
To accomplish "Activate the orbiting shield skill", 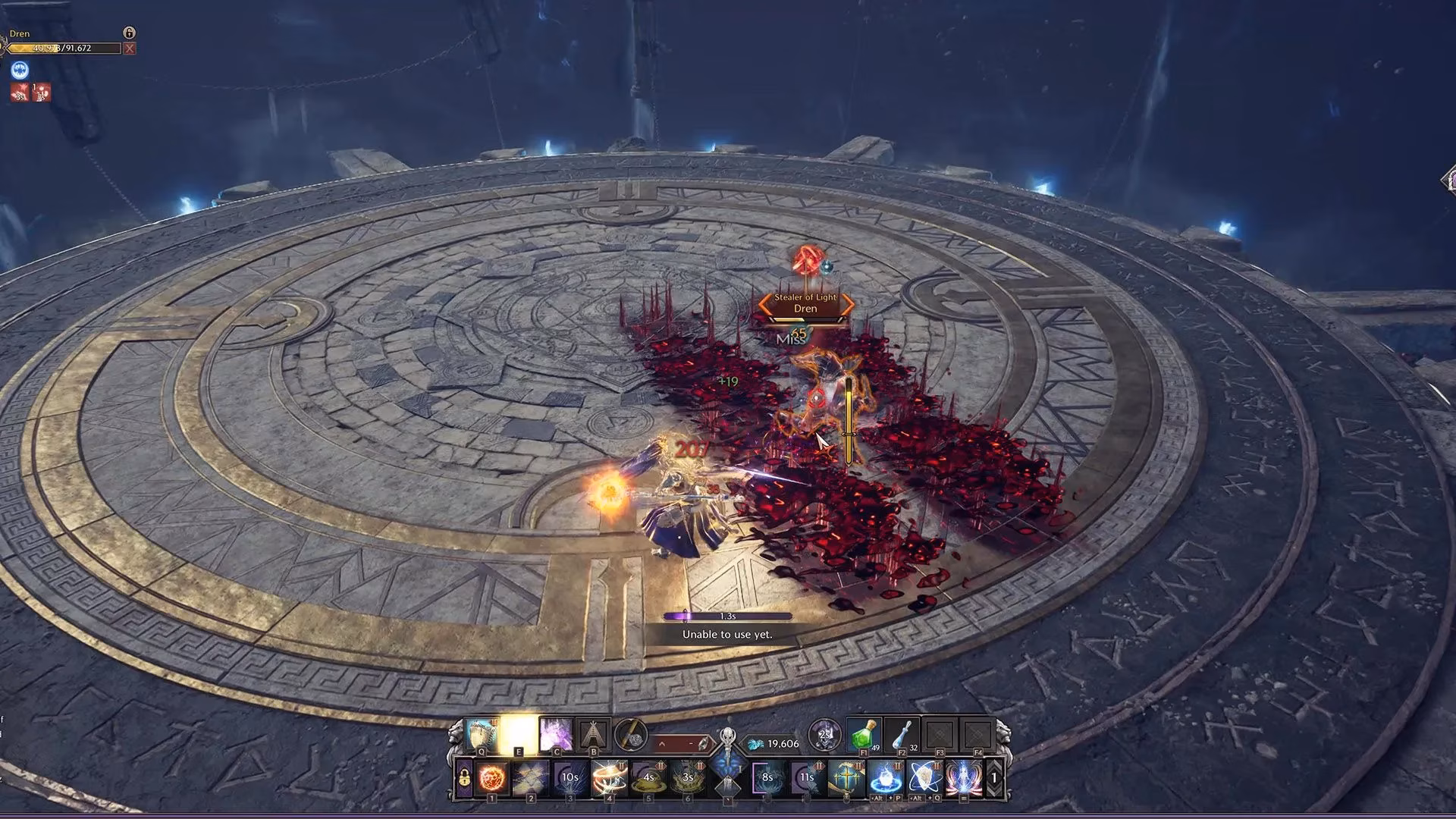I will pyautogui.click(x=924, y=778).
